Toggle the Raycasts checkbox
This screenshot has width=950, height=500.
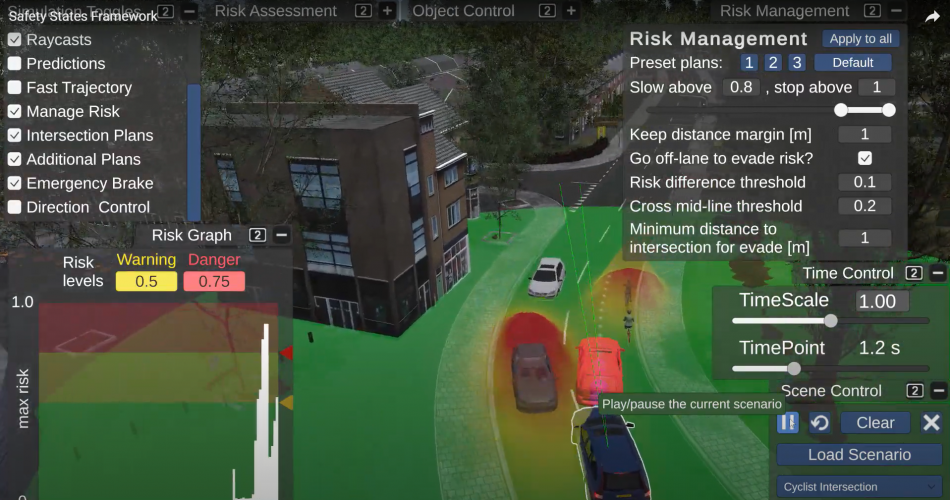15,40
